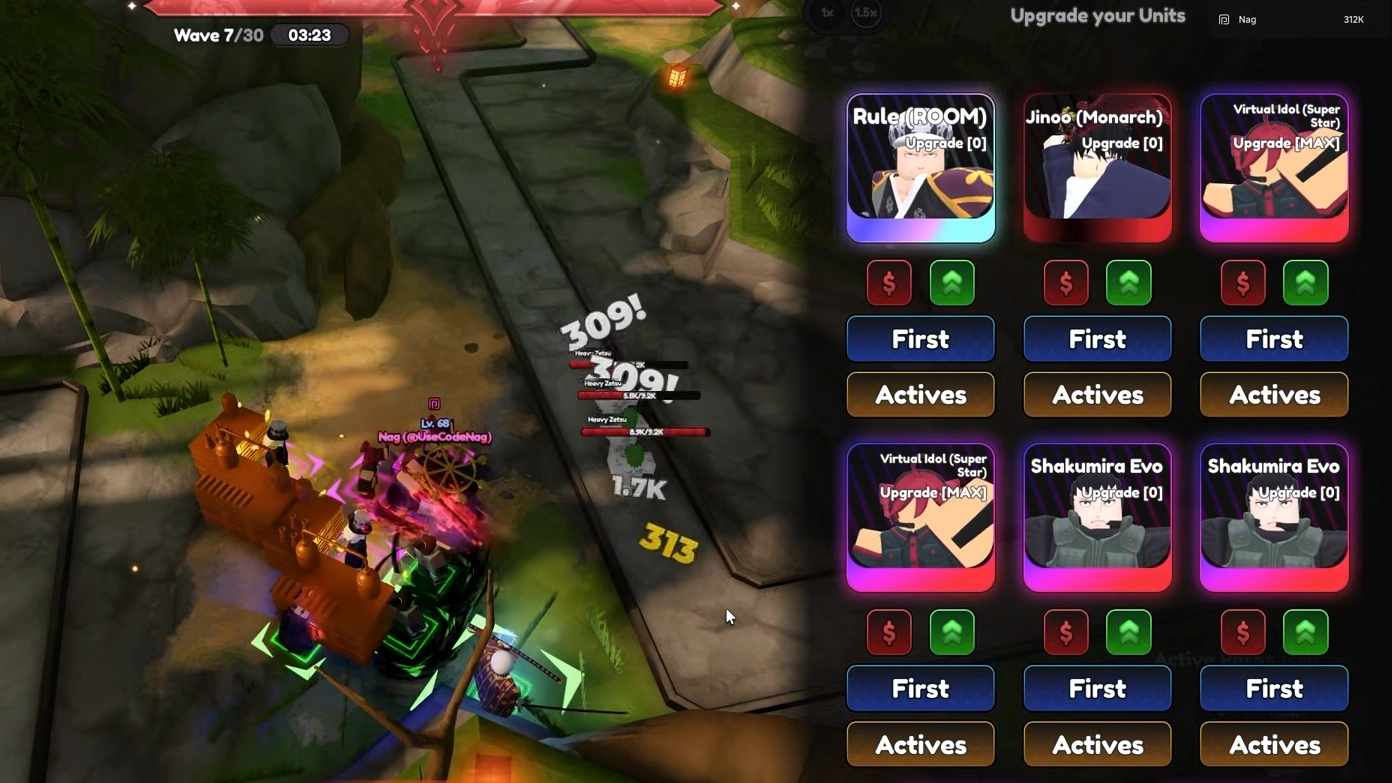Enable 1x game speed
This screenshot has width=1392, height=783.
coord(826,13)
